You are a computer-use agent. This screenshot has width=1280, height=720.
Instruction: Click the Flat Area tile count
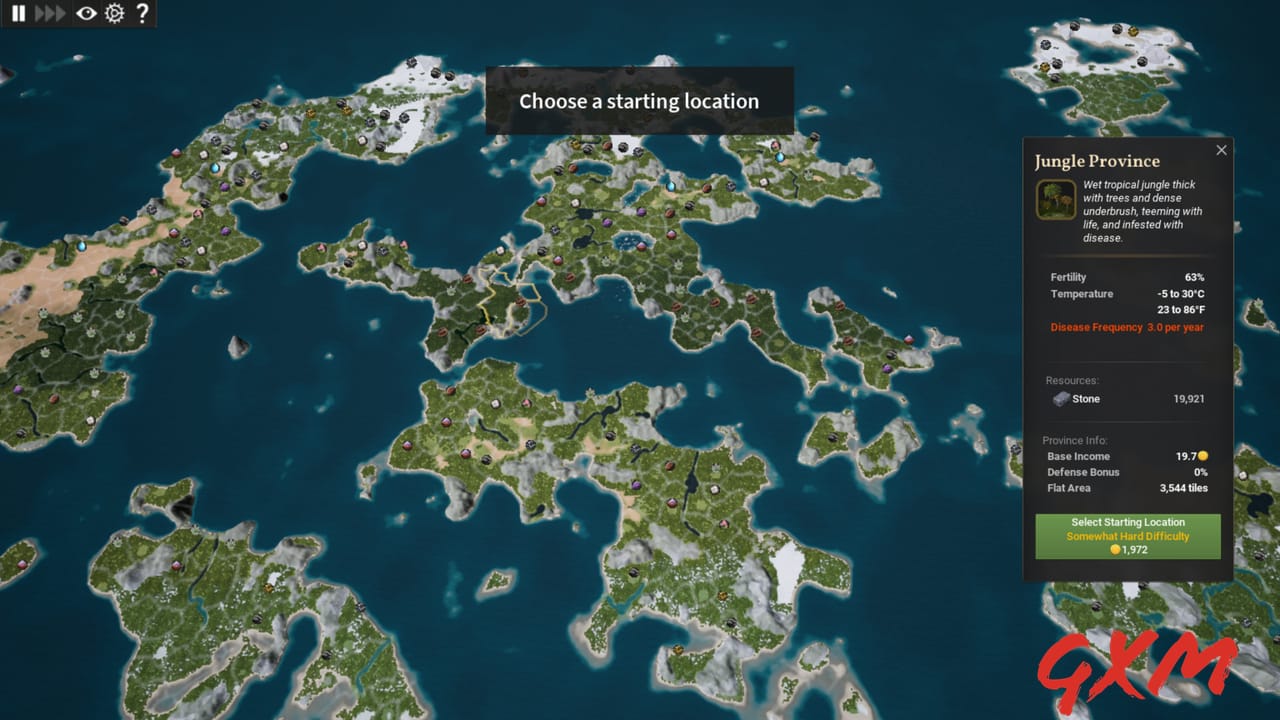pyautogui.click(x=1184, y=488)
